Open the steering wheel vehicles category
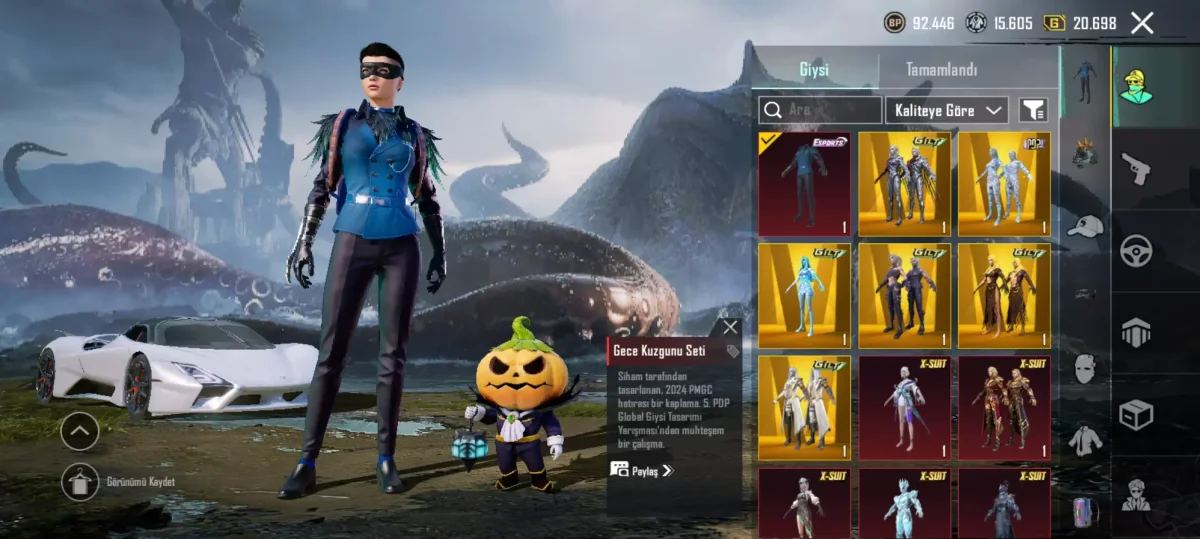1200x539 pixels. (x=1136, y=250)
